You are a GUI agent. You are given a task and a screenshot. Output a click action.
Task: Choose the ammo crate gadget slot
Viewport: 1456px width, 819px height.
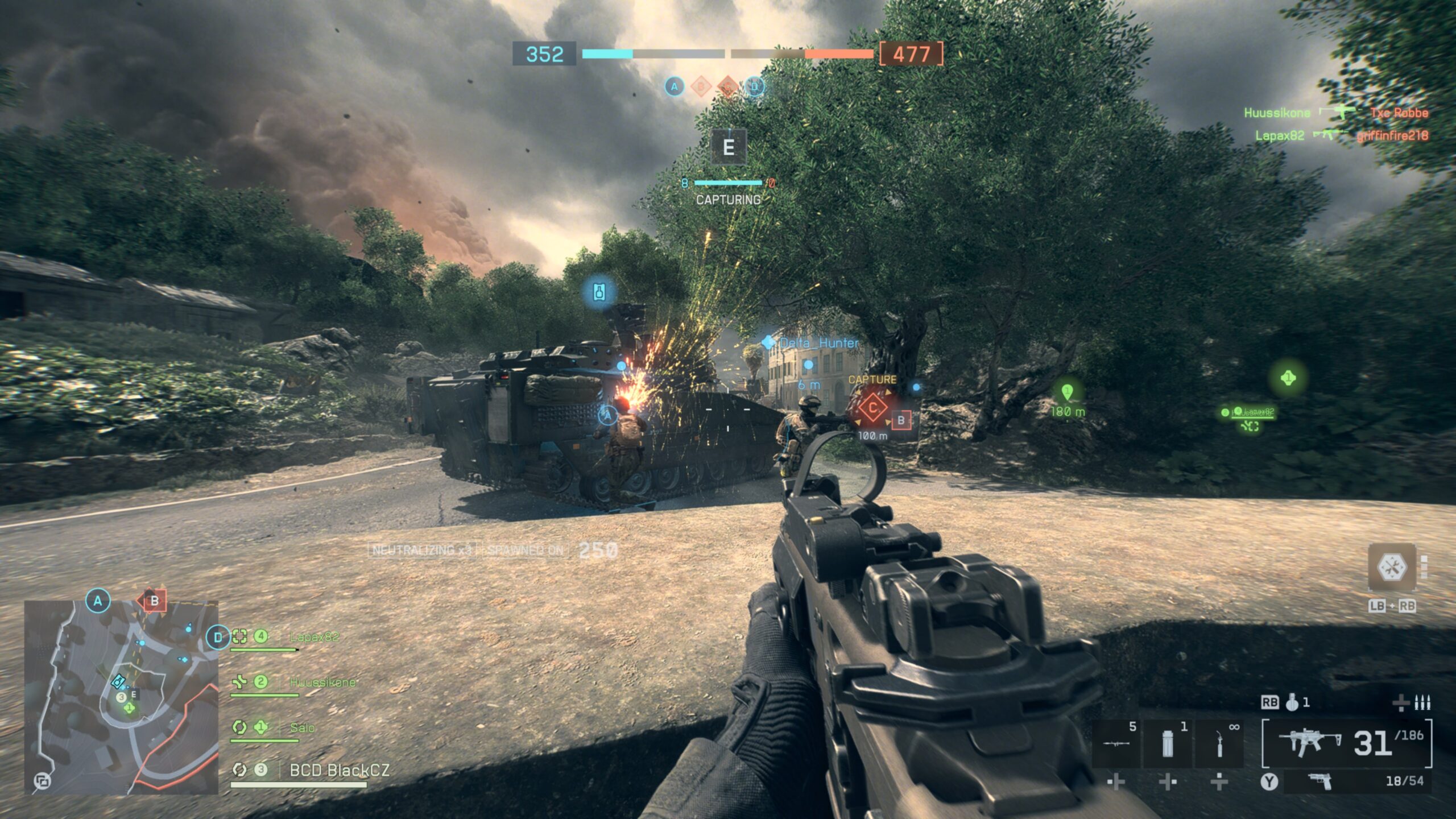pos(1167,743)
